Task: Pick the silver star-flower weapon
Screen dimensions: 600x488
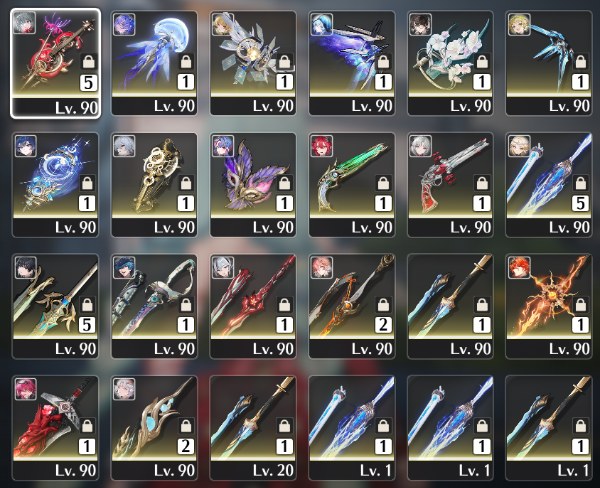Action: point(253,61)
